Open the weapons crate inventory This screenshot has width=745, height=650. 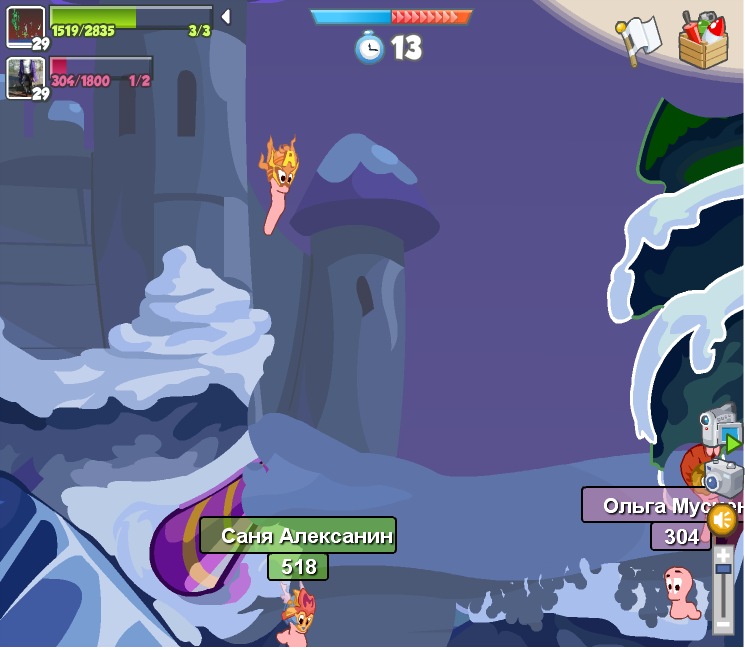coord(703,41)
